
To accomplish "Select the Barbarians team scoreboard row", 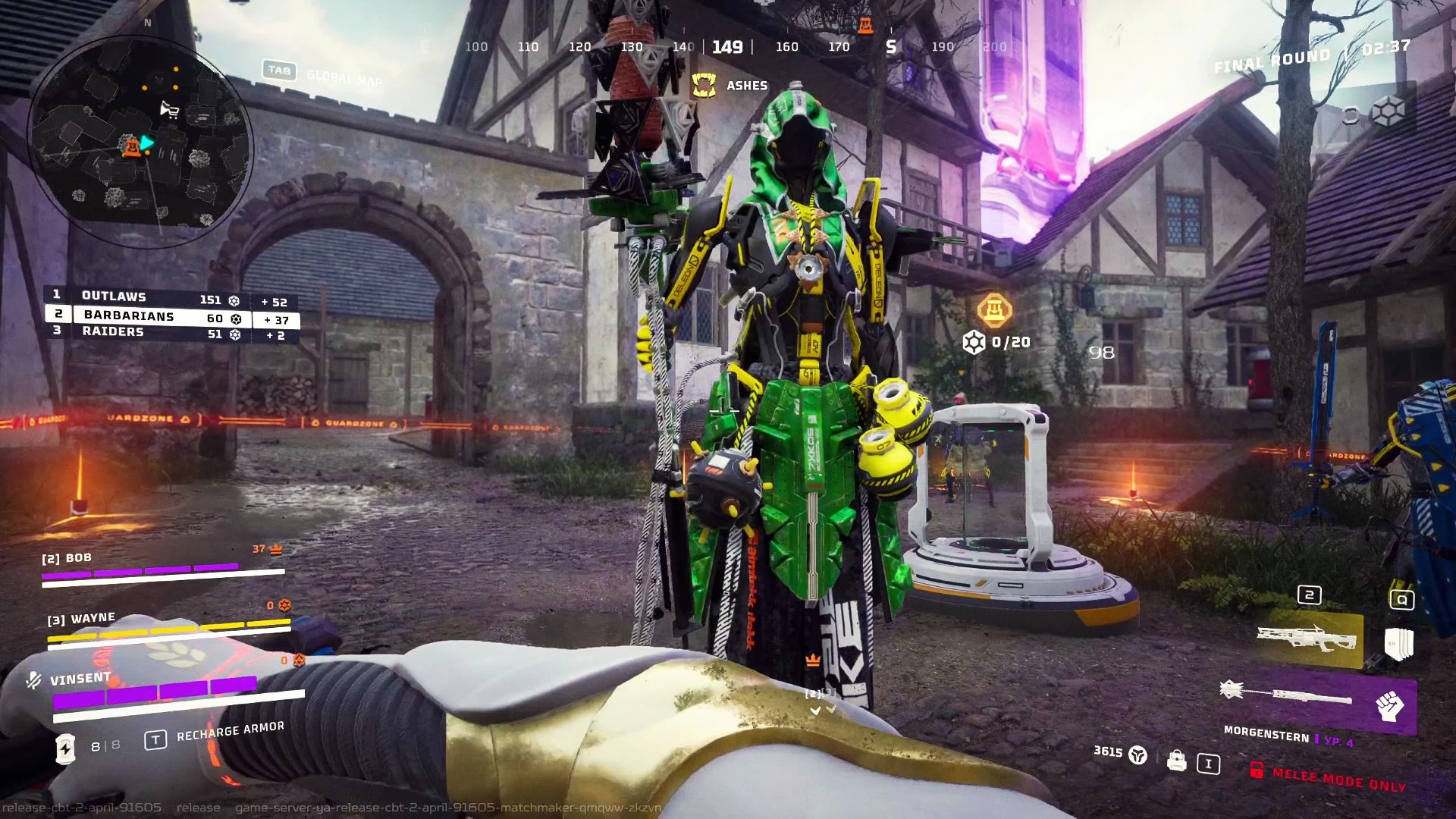I will (172, 316).
